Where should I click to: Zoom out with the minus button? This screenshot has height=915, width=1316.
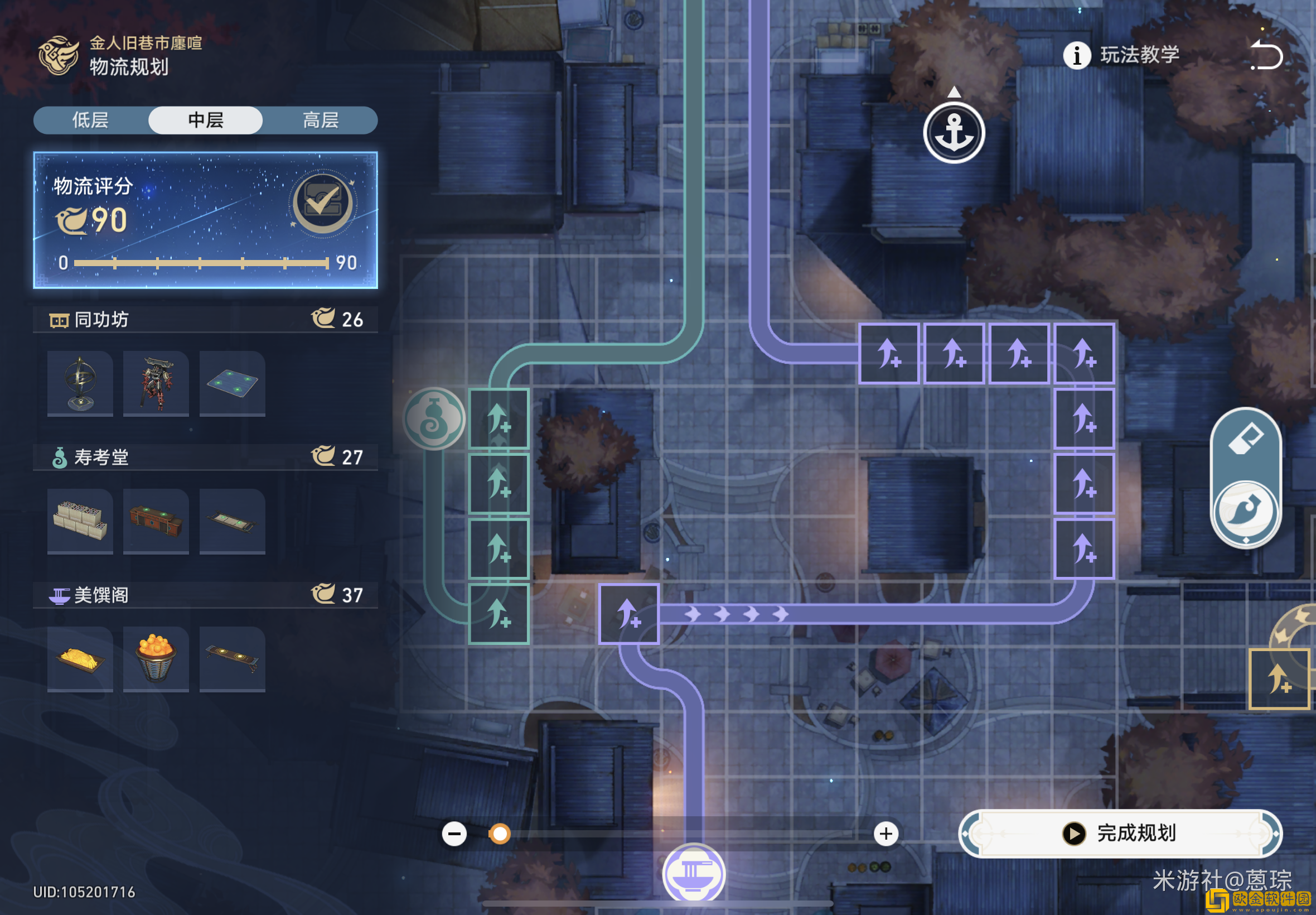click(x=454, y=834)
